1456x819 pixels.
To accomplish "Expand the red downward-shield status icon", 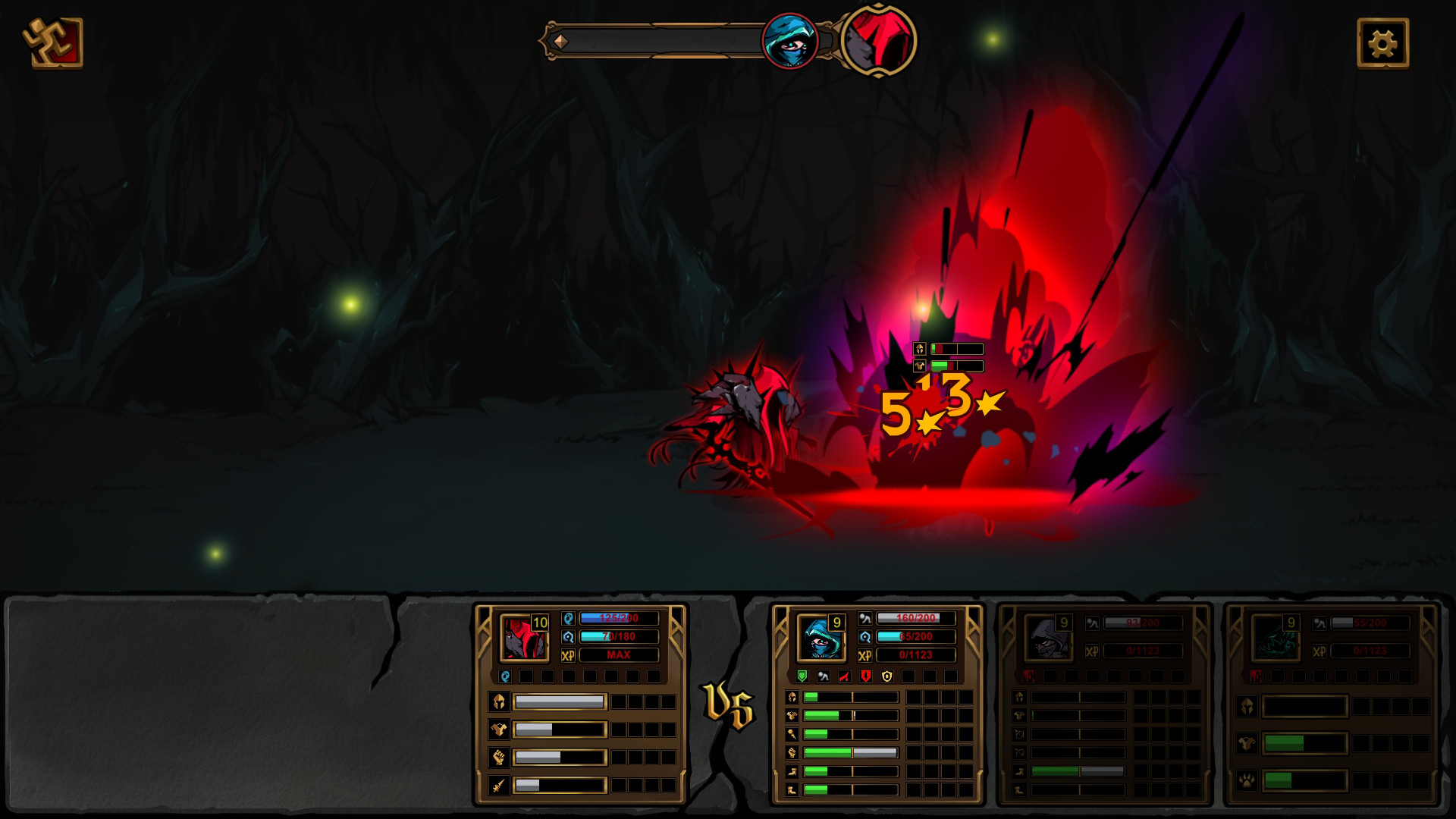I will coord(865,676).
